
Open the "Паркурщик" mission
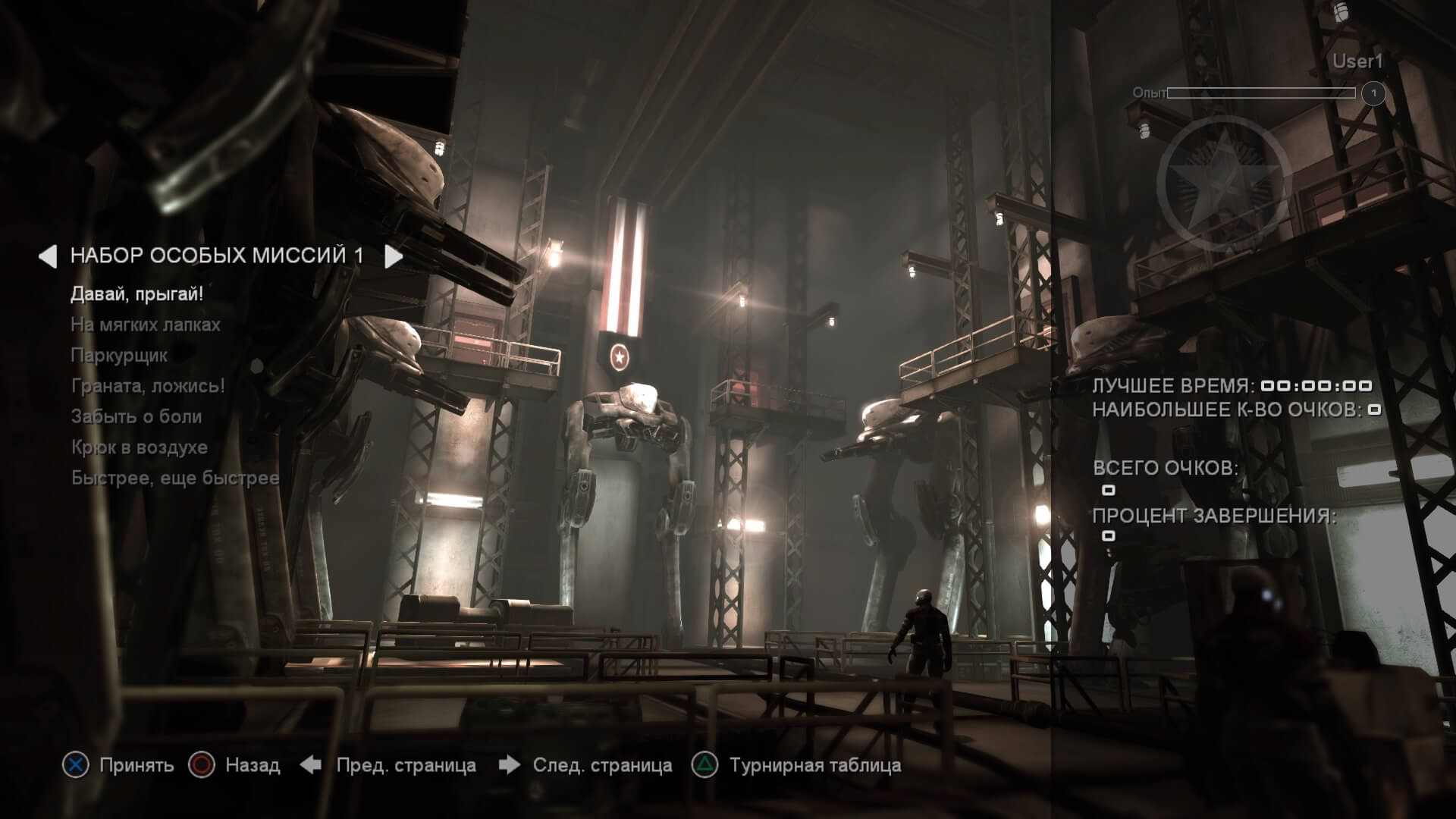119,356
